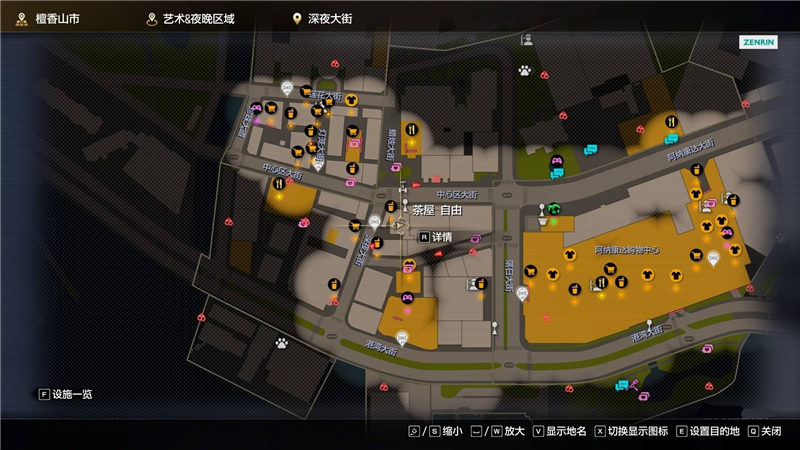Viewport: 800px width, 450px height.
Task: Open the 设施一览 facility list
Action: pos(66,394)
